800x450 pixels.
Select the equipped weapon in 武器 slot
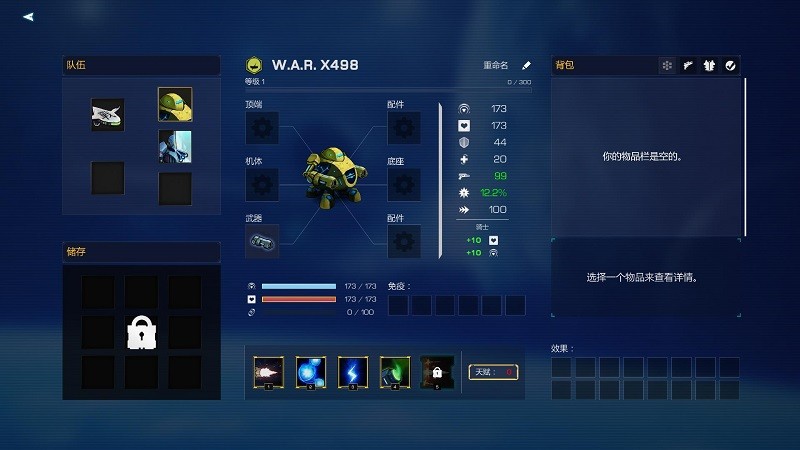[262, 241]
